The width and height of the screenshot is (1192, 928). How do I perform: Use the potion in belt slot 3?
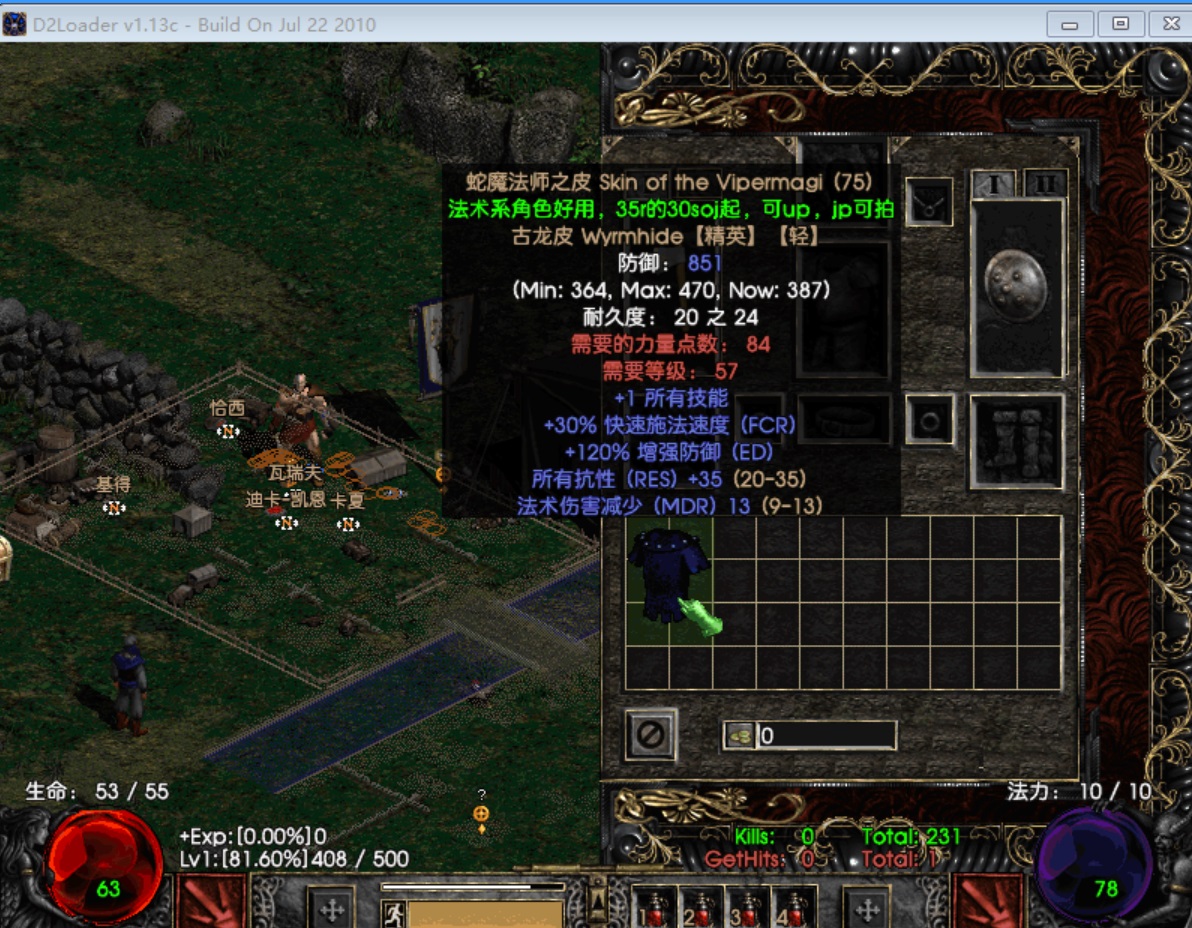[746, 908]
